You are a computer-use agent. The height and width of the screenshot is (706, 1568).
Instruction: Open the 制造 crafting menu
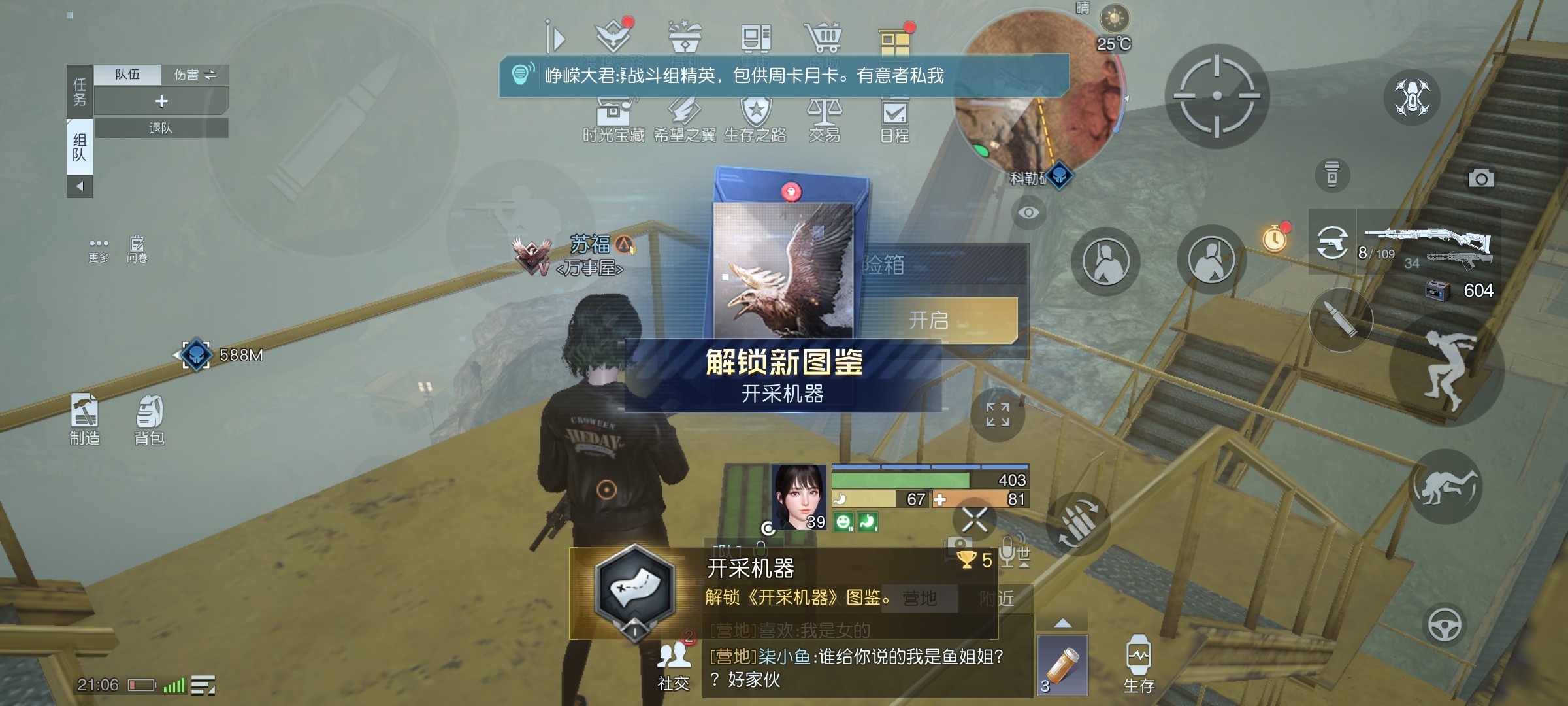click(x=85, y=419)
